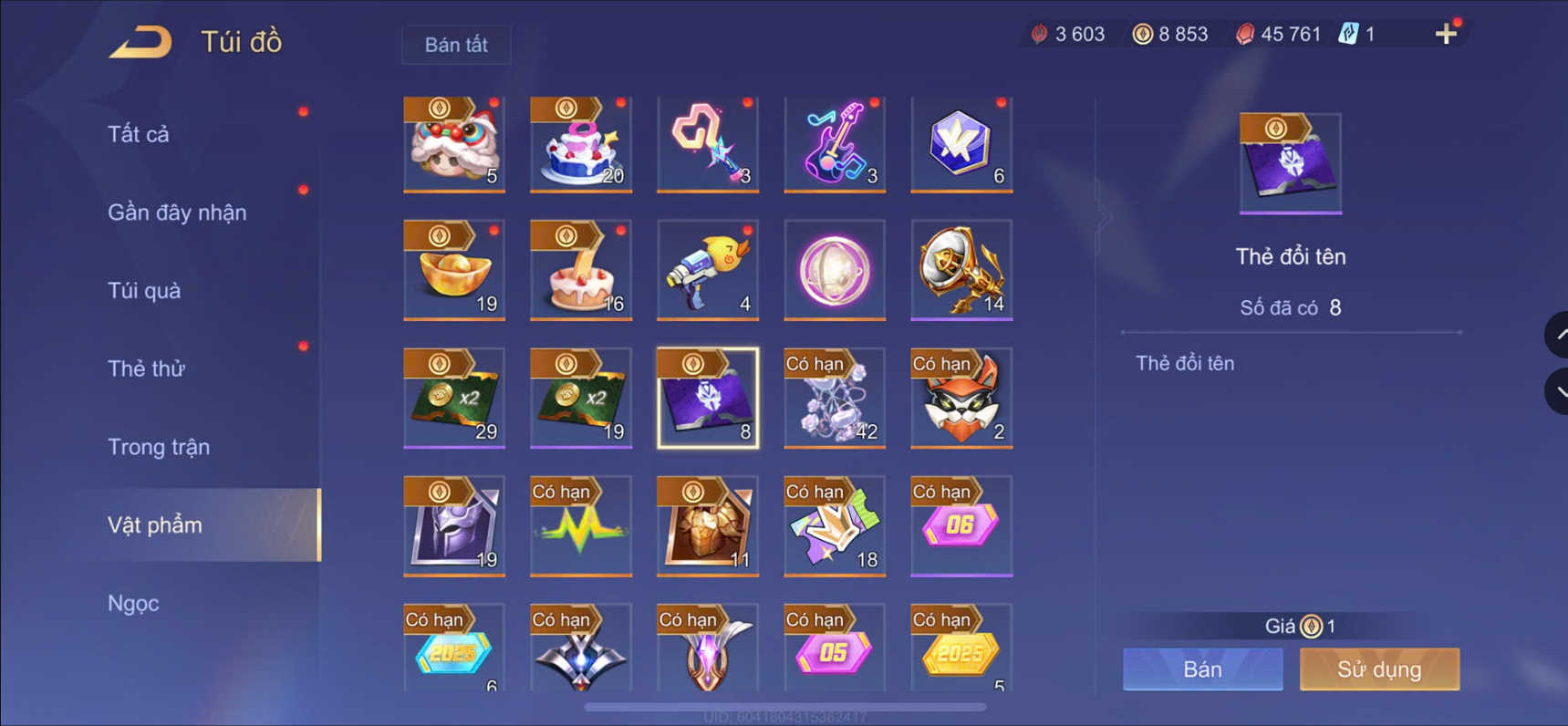Select the duck water gun item
Image resolution: width=1568 pixels, height=726 pixels.
coord(707,270)
